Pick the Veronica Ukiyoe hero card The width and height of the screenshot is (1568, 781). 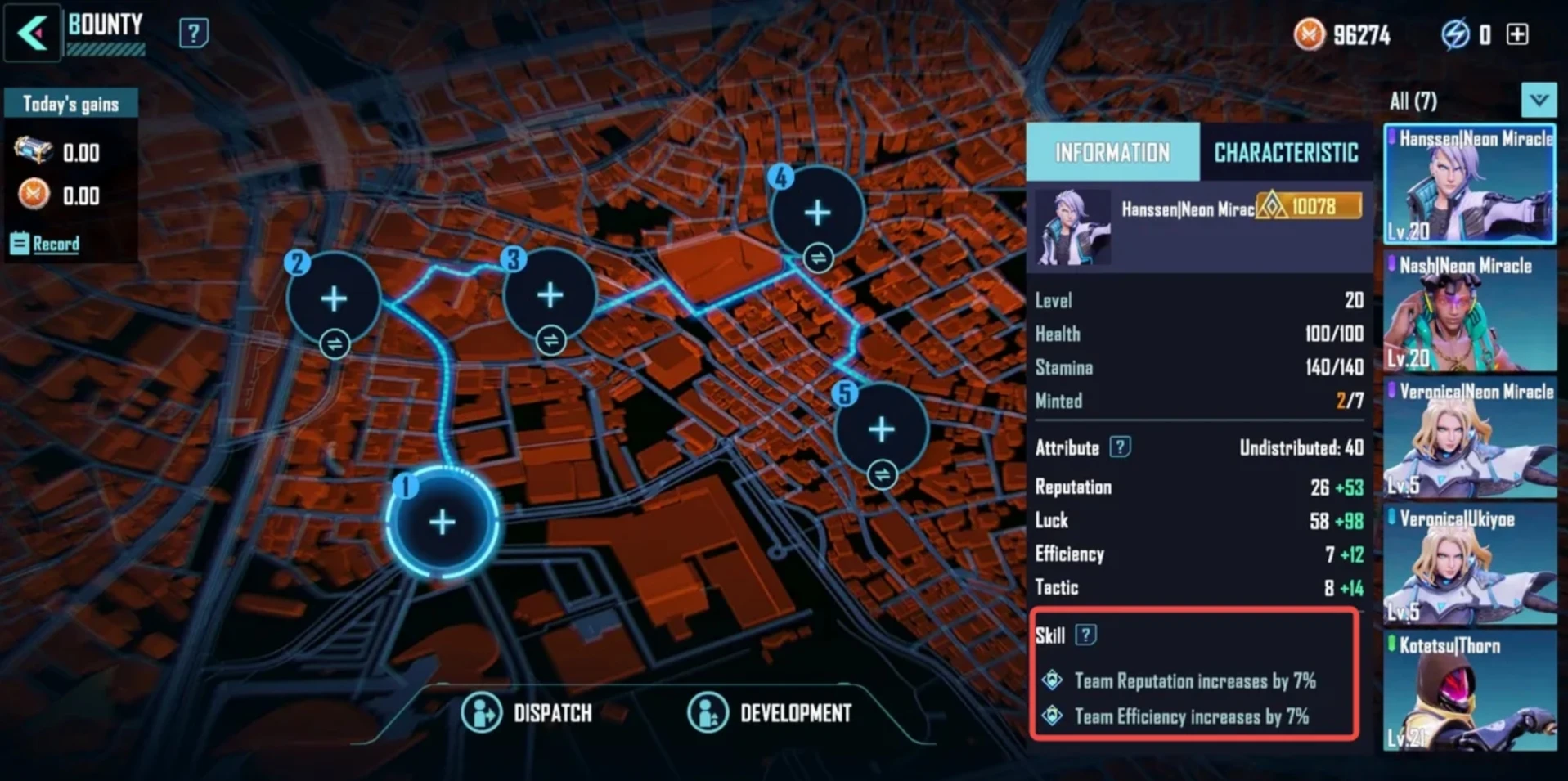tap(1469, 565)
